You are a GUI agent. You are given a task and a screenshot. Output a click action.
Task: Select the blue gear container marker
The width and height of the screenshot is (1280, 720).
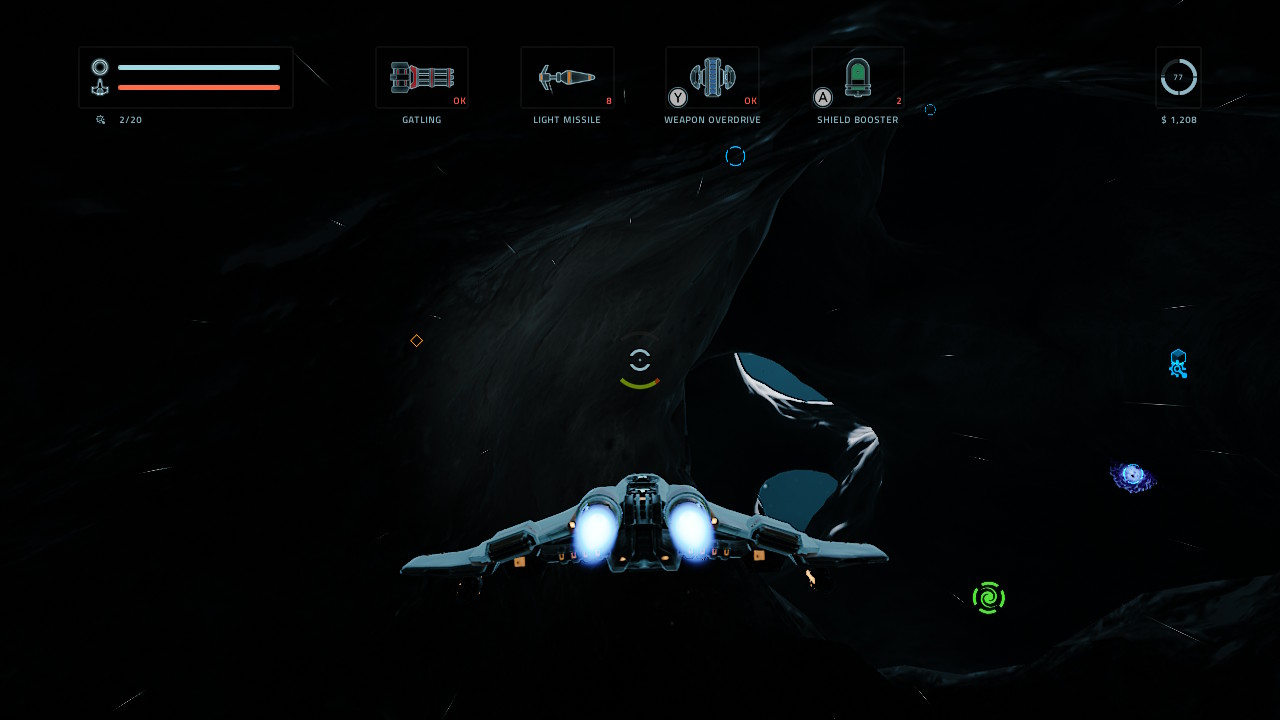tap(1178, 364)
